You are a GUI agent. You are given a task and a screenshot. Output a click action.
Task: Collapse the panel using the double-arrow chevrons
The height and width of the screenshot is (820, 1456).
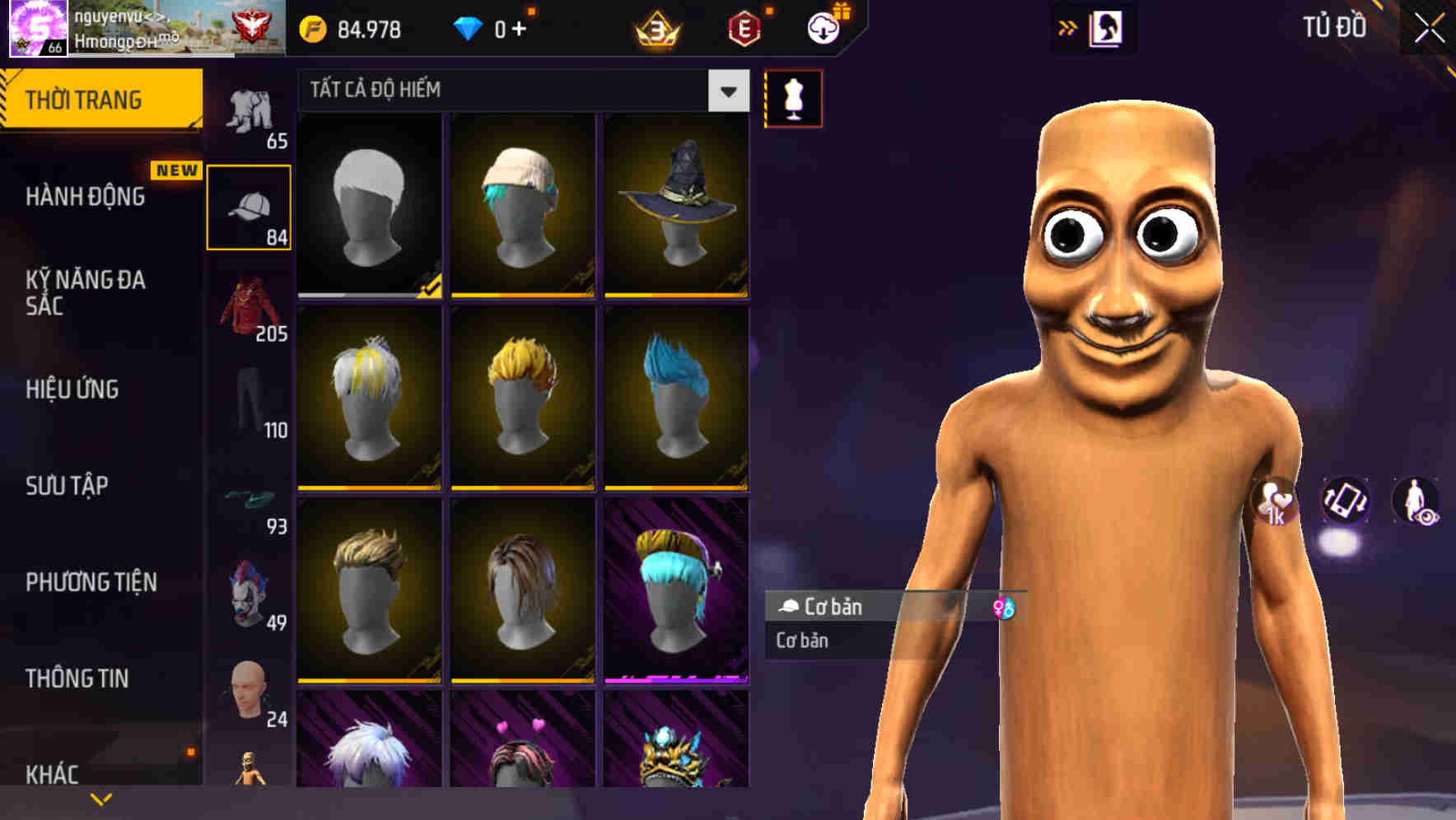coord(1068,26)
